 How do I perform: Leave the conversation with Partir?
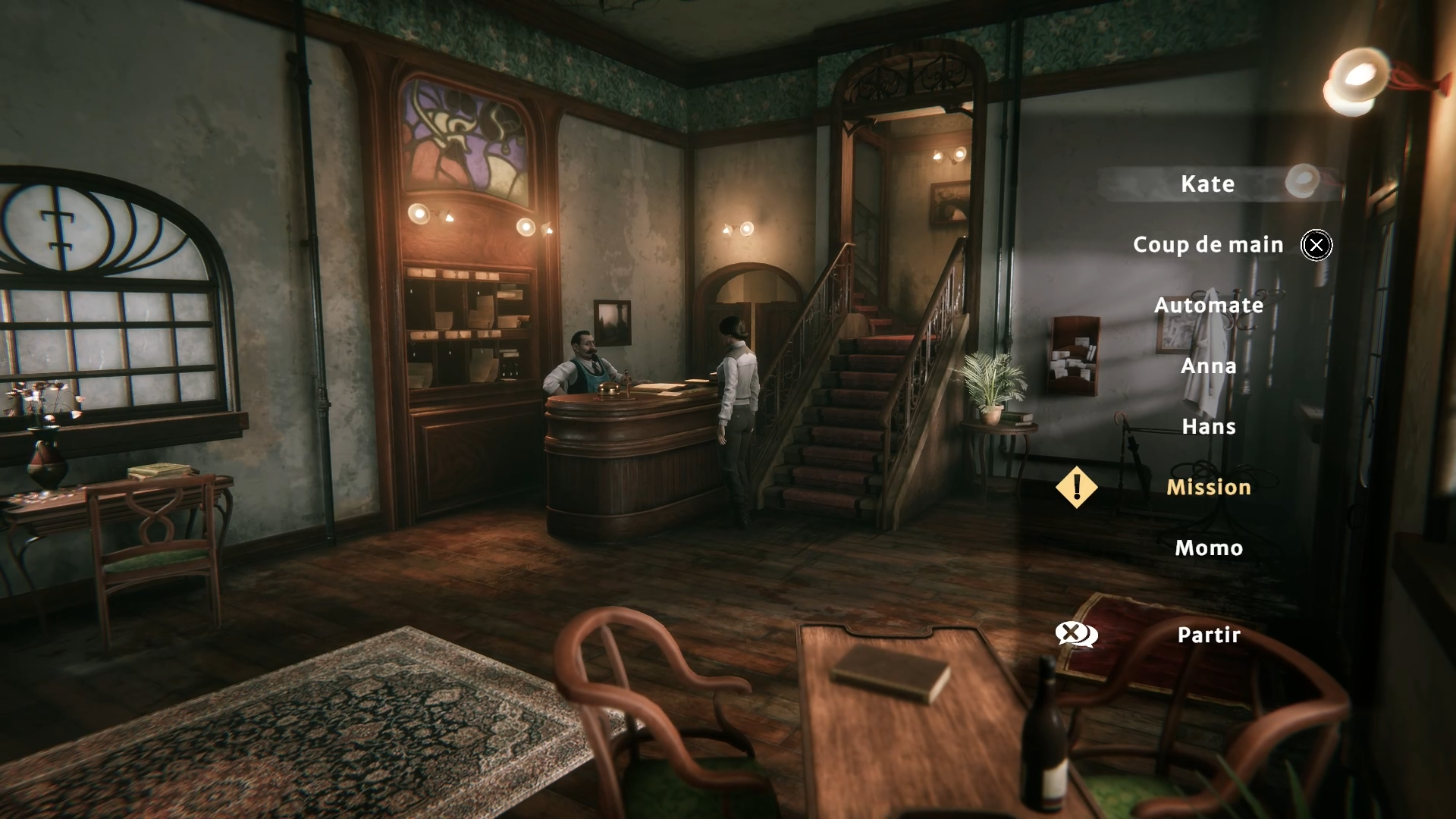tap(1209, 635)
